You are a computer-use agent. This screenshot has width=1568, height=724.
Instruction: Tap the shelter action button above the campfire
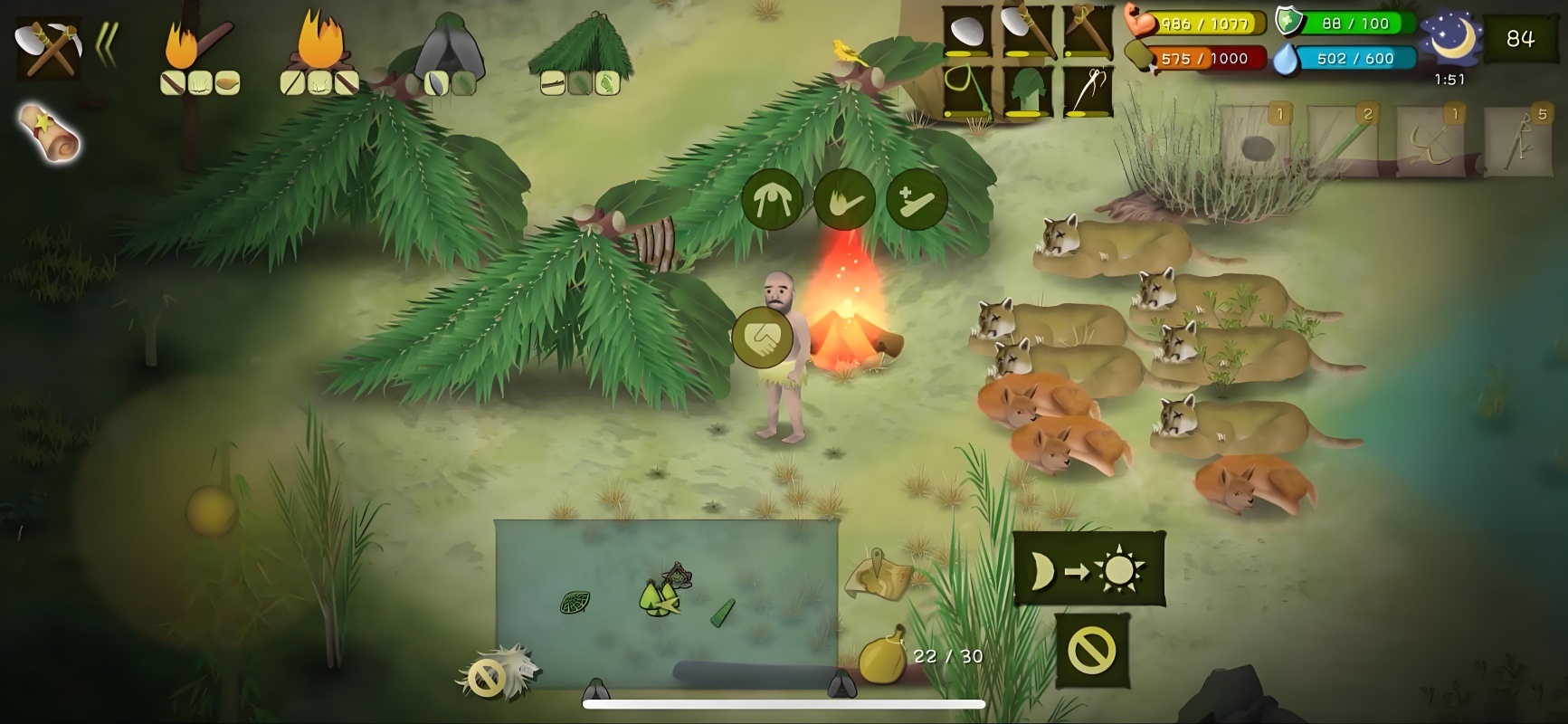pos(772,199)
